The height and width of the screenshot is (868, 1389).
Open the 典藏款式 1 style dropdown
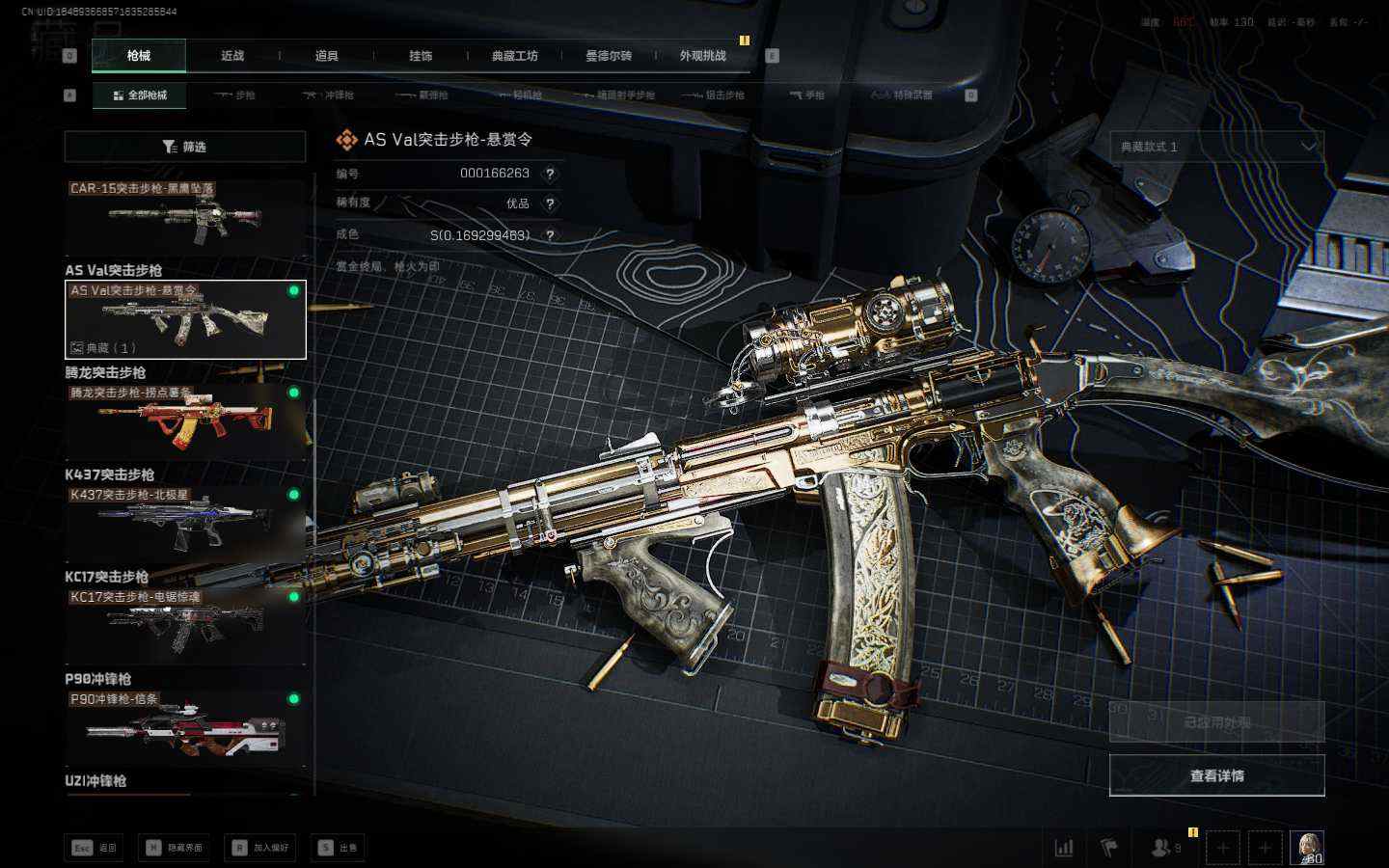click(1216, 147)
